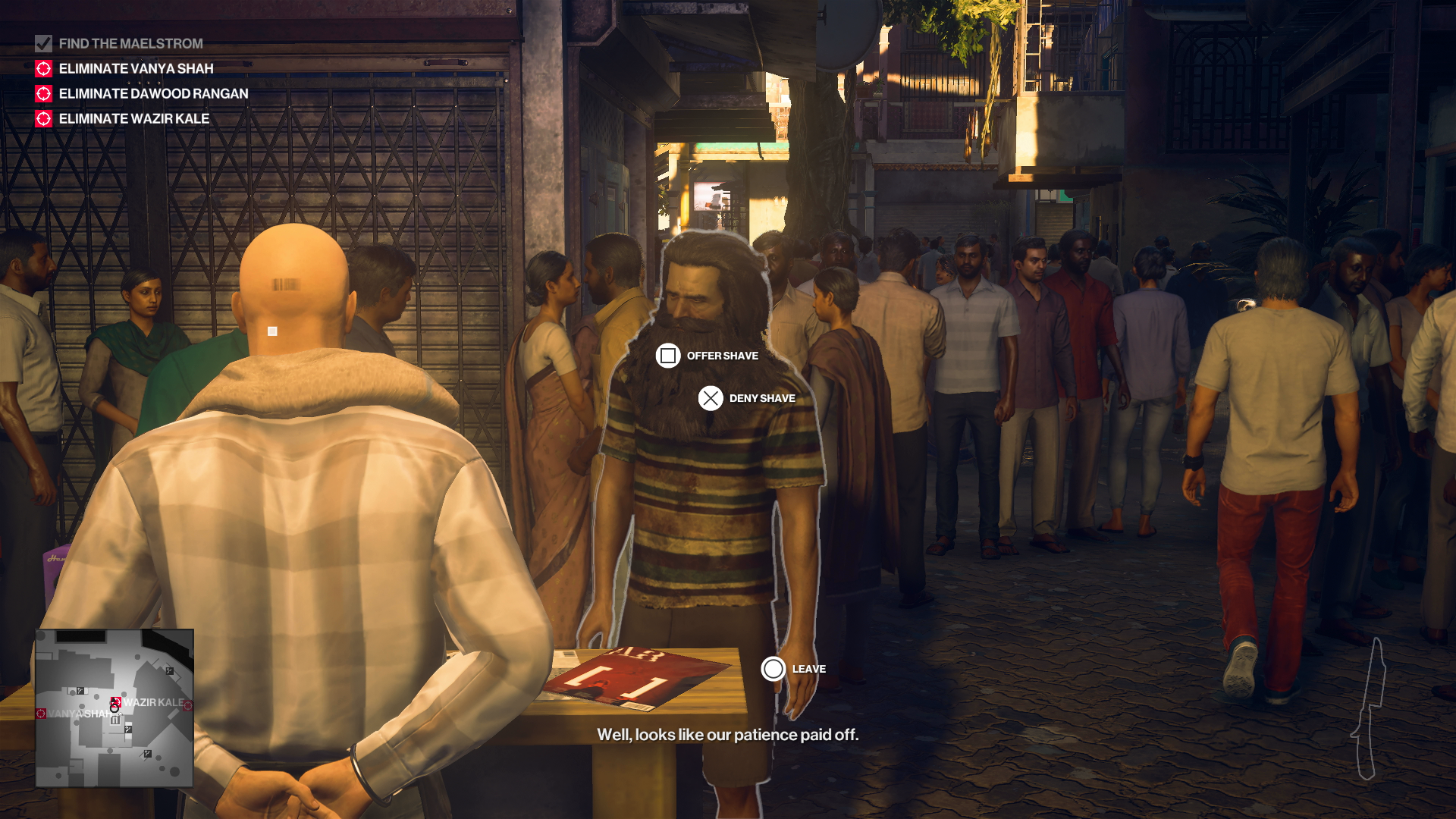Image resolution: width=1456 pixels, height=819 pixels.
Task: Click the exit door icon on the minimap
Action: [x=115, y=720]
